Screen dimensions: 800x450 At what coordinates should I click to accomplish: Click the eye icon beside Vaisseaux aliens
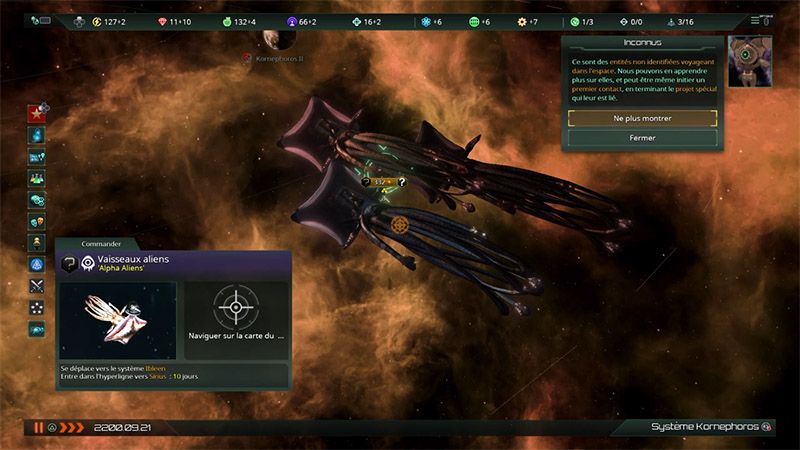tap(88, 263)
